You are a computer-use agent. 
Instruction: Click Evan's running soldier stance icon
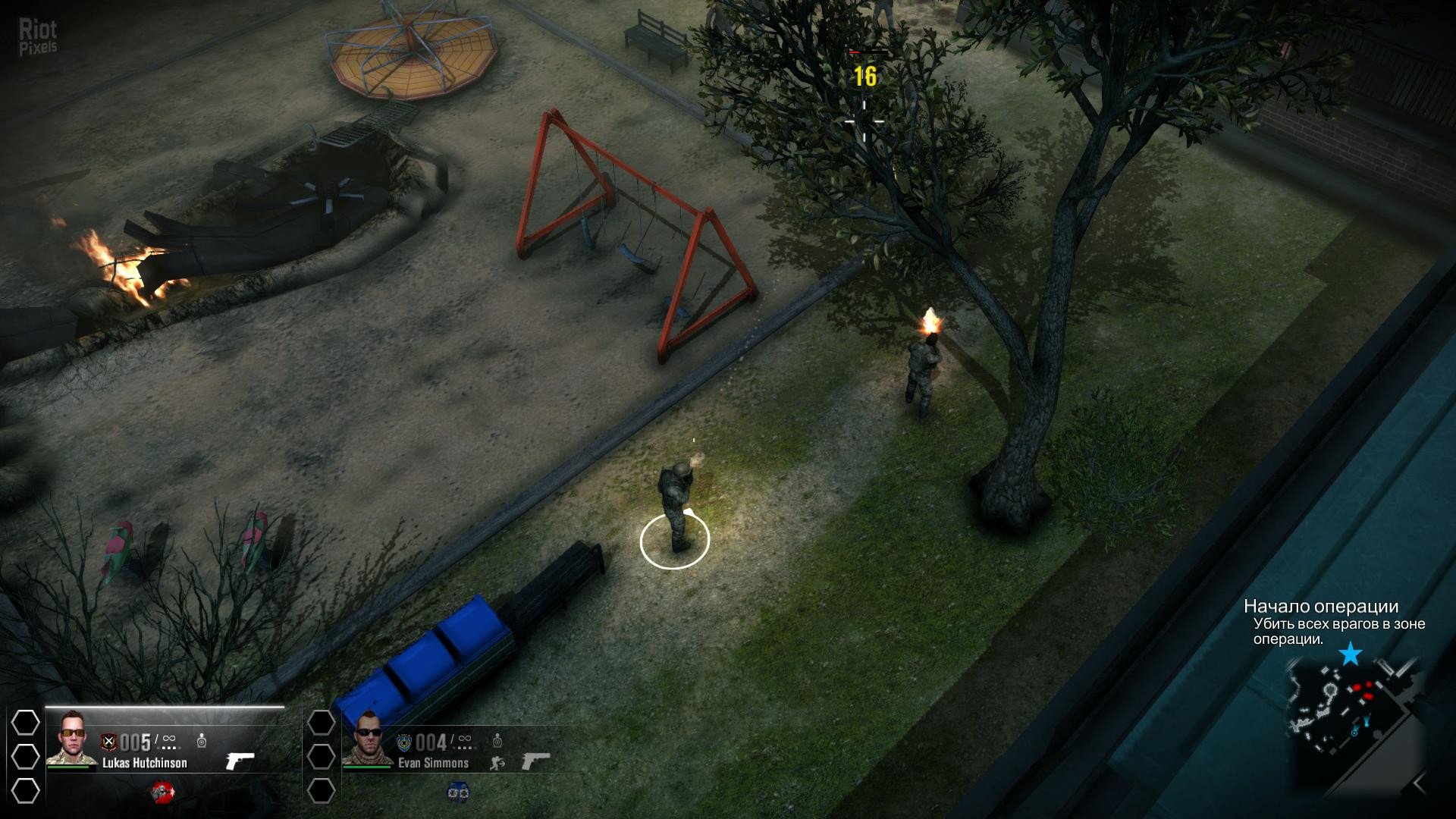click(x=497, y=762)
